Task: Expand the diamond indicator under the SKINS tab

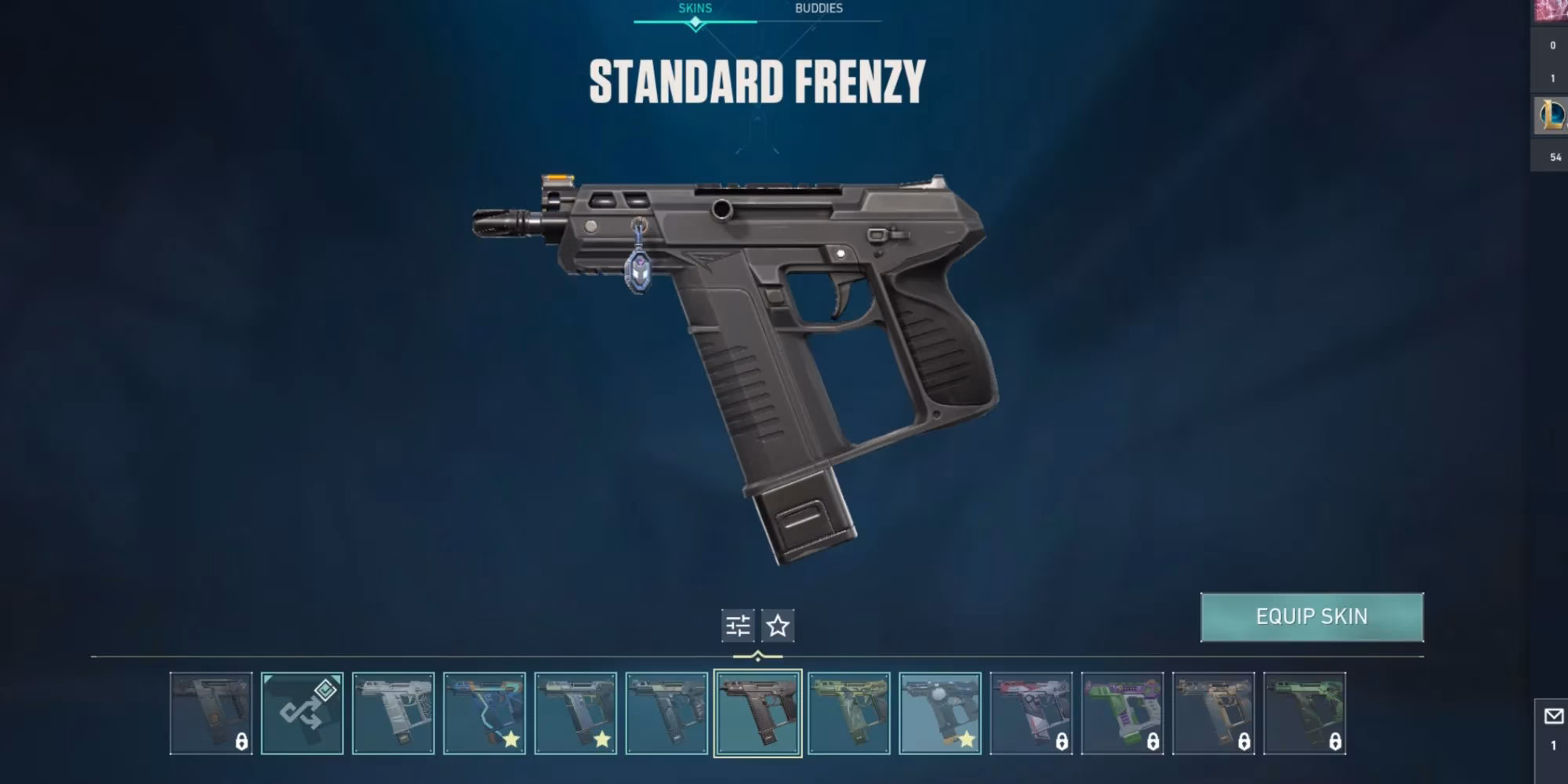Action: 694,24
